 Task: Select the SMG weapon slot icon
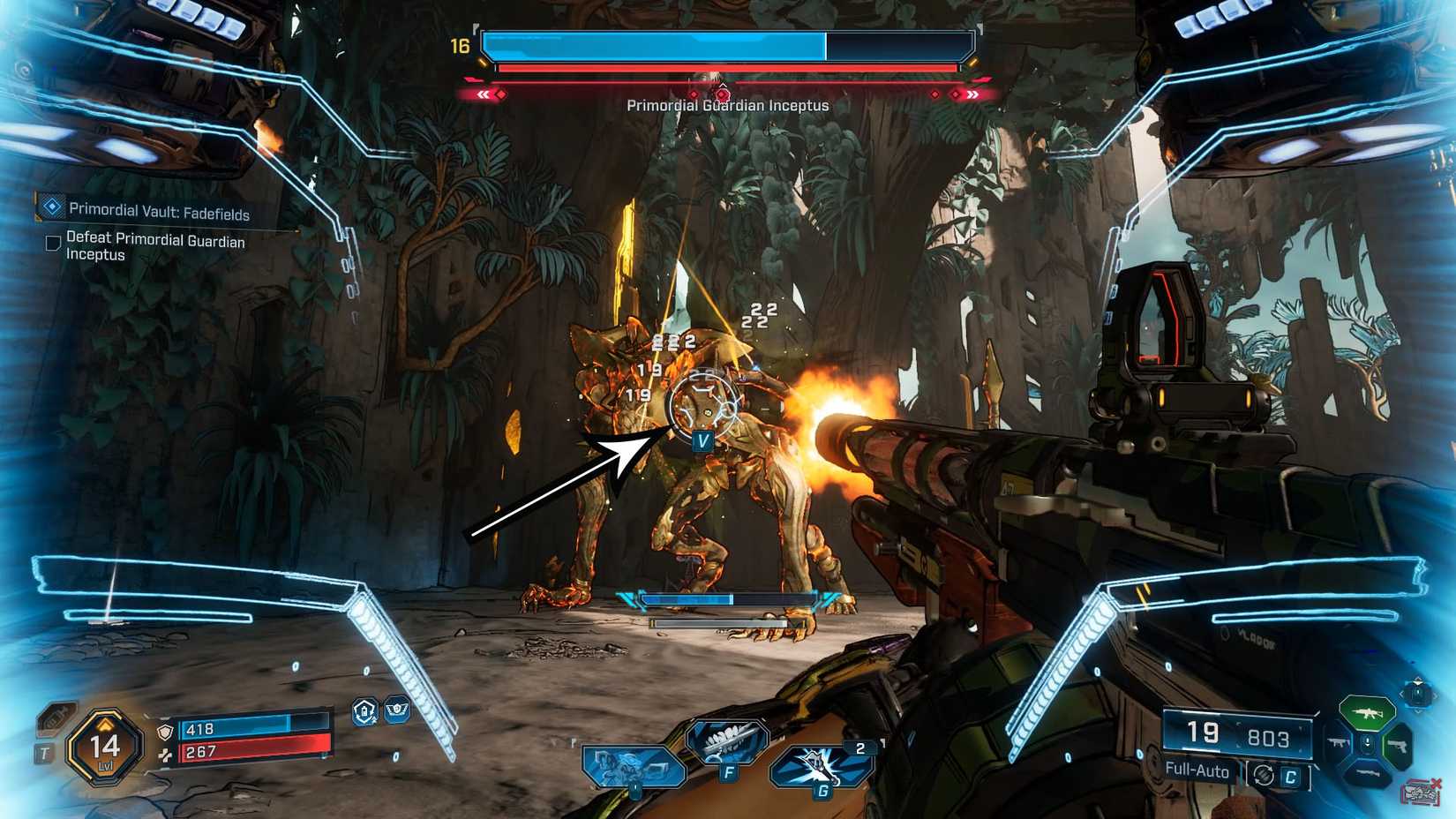point(1339,742)
